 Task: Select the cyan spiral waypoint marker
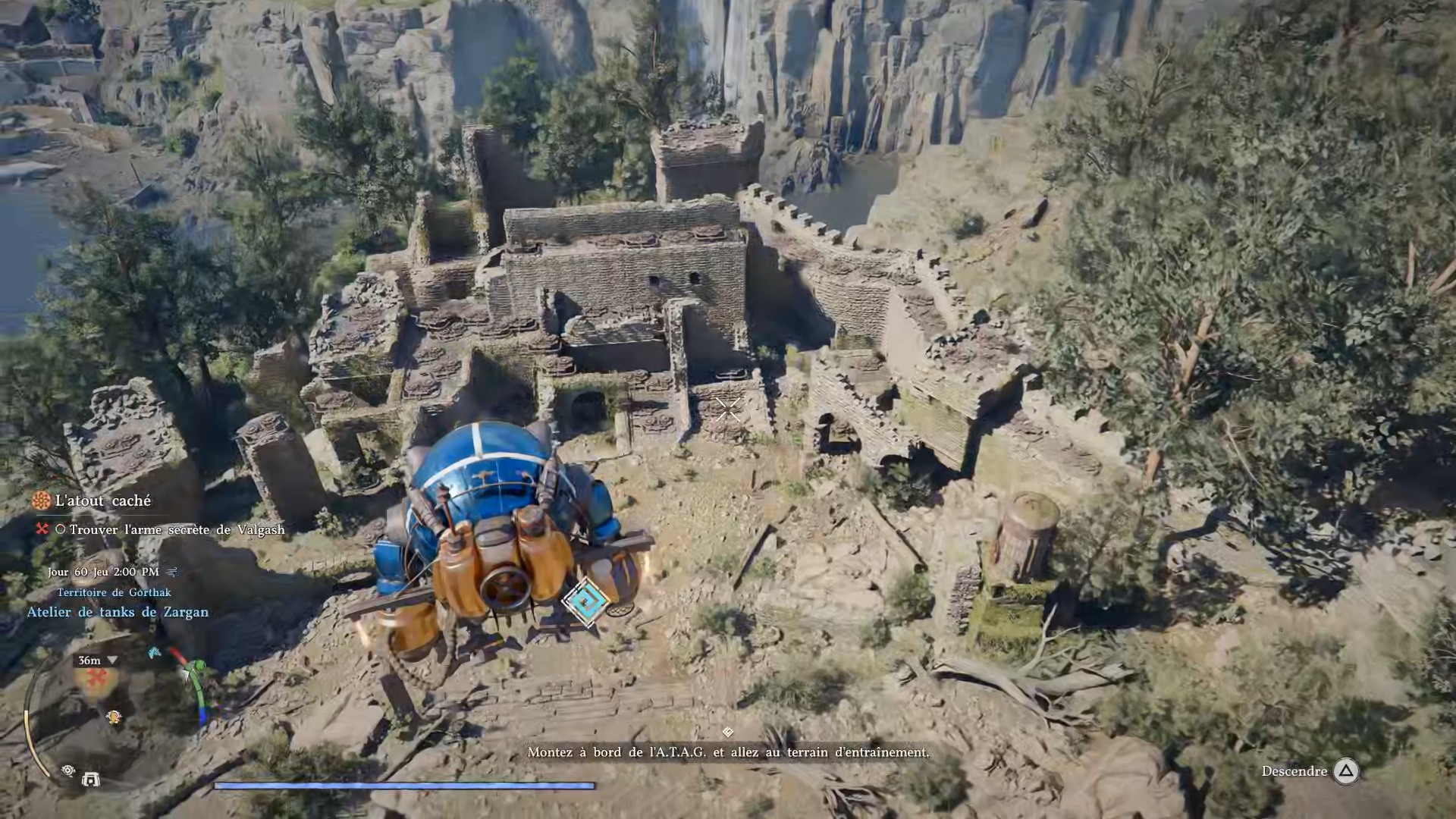click(586, 601)
